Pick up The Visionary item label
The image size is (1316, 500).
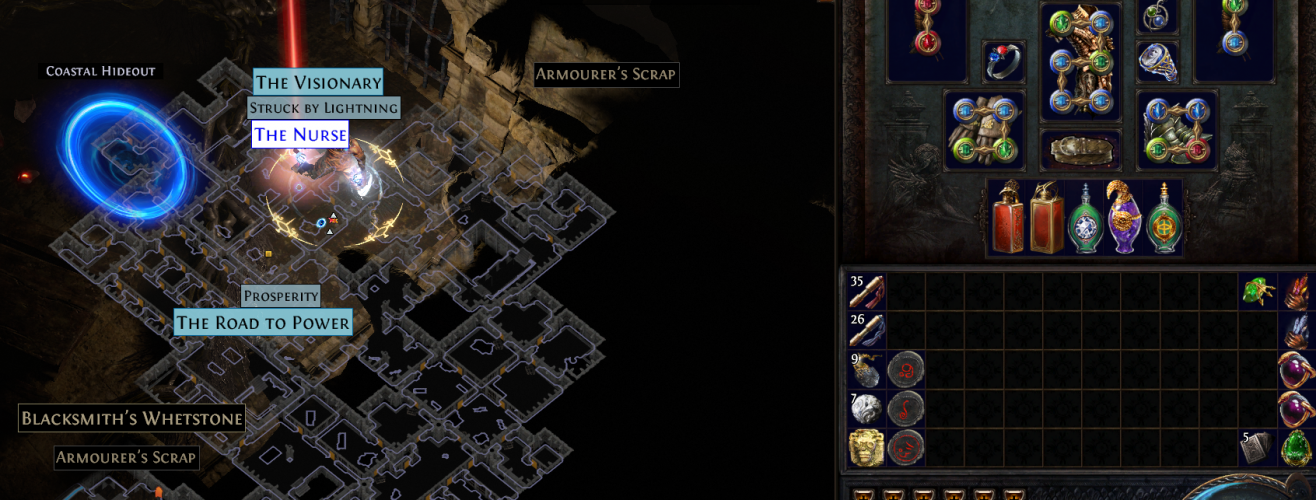318,83
